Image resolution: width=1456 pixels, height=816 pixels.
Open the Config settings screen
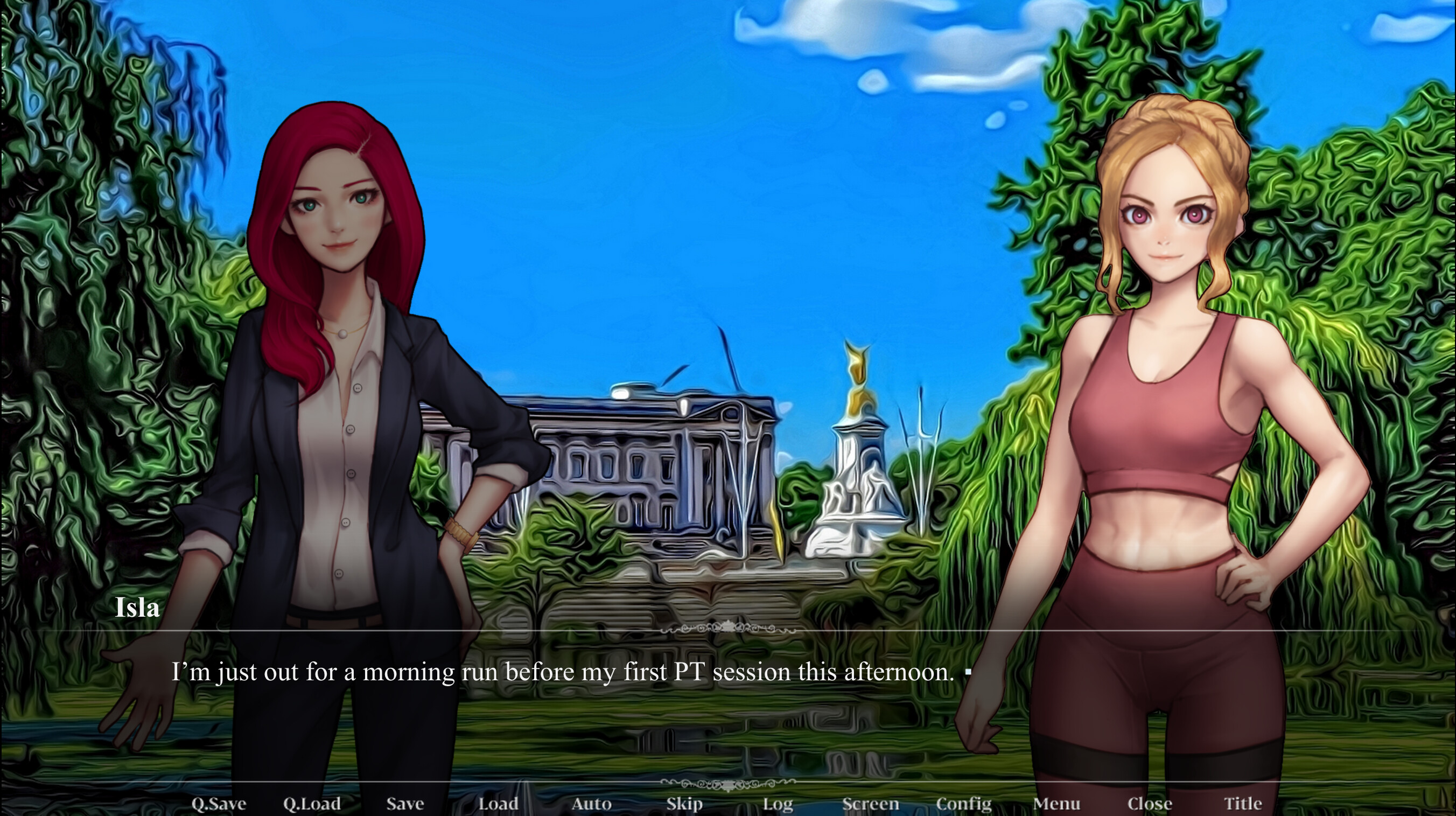click(x=965, y=804)
